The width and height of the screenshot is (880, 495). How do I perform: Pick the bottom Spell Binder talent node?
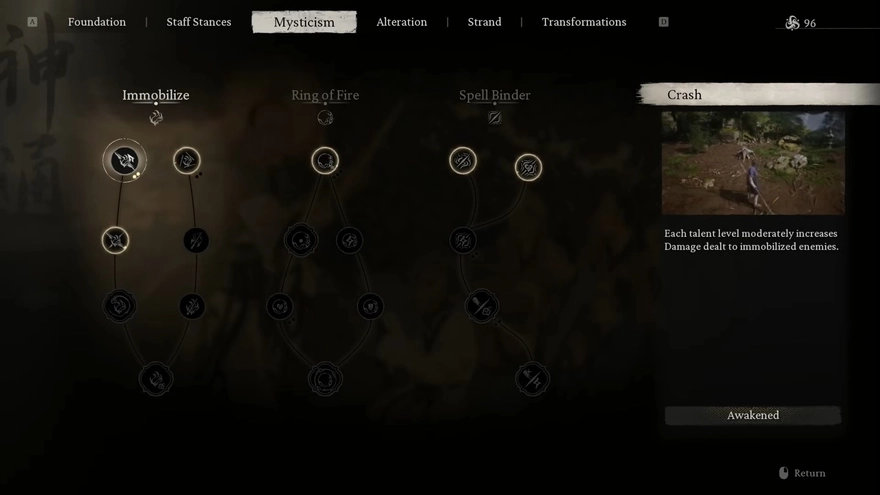point(533,379)
